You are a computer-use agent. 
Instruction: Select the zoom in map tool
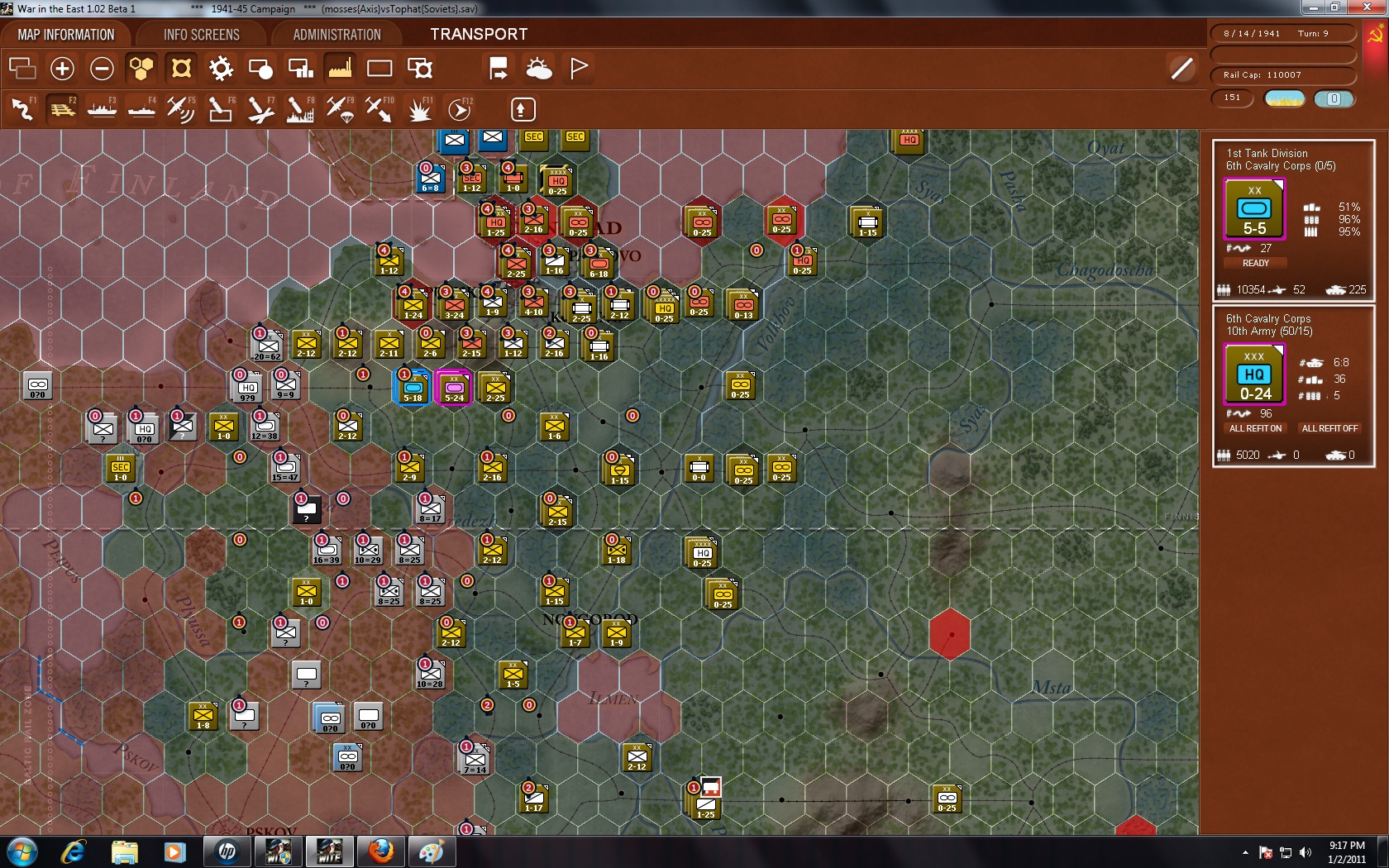click(x=62, y=68)
